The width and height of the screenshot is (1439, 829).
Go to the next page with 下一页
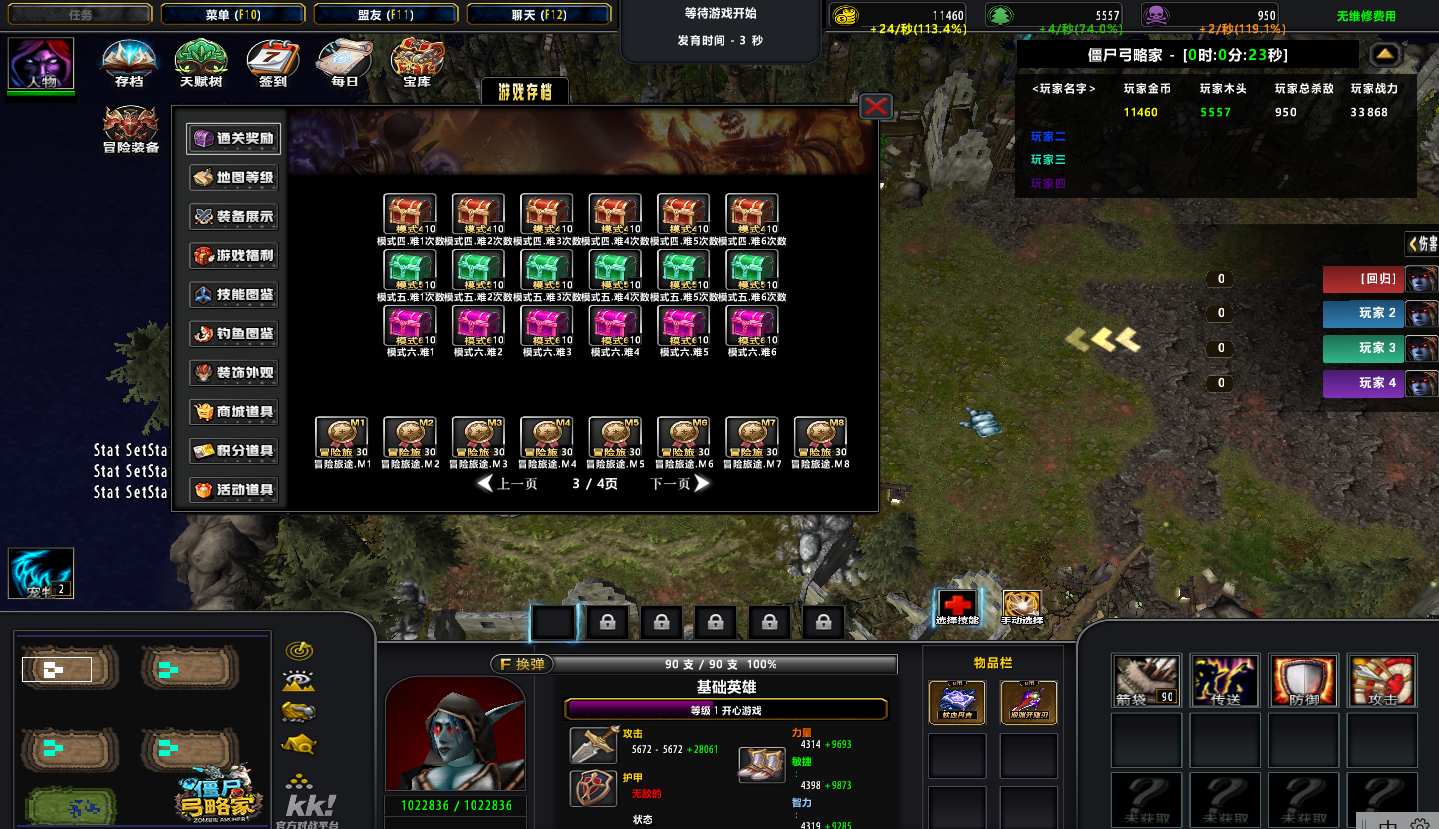680,484
